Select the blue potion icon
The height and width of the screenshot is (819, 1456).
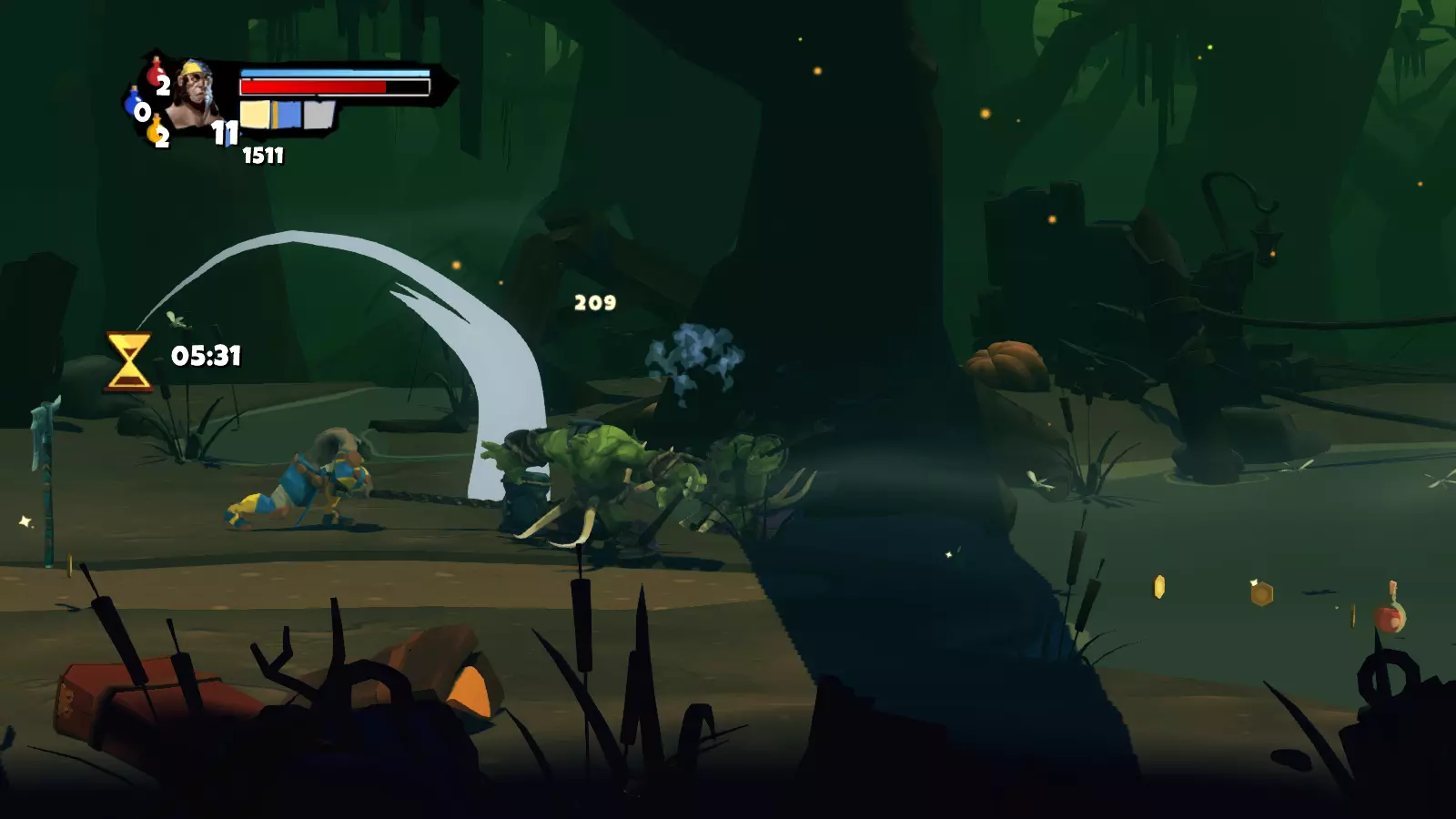[x=134, y=103]
